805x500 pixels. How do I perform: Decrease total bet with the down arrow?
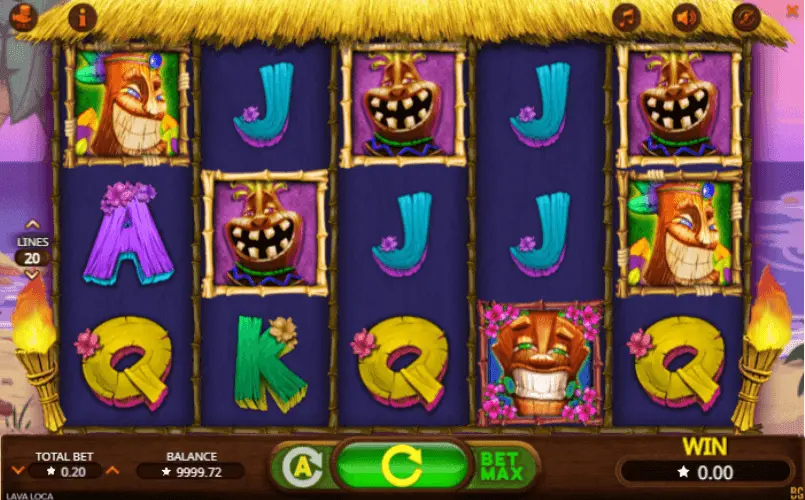tap(18, 470)
